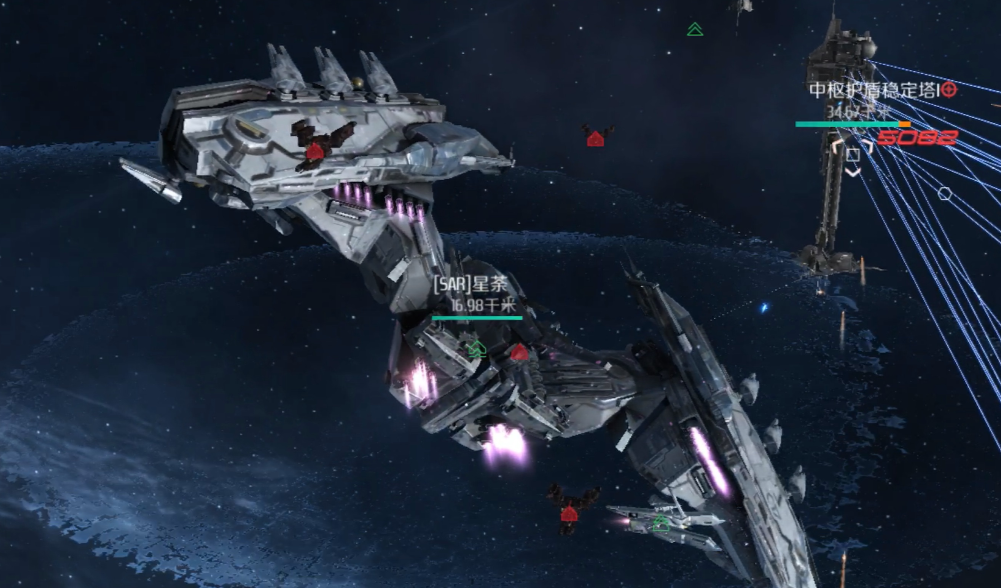Select the 中枢护盾稳定塔I target label
Image resolution: width=1001 pixels, height=588 pixels.
[x=874, y=90]
